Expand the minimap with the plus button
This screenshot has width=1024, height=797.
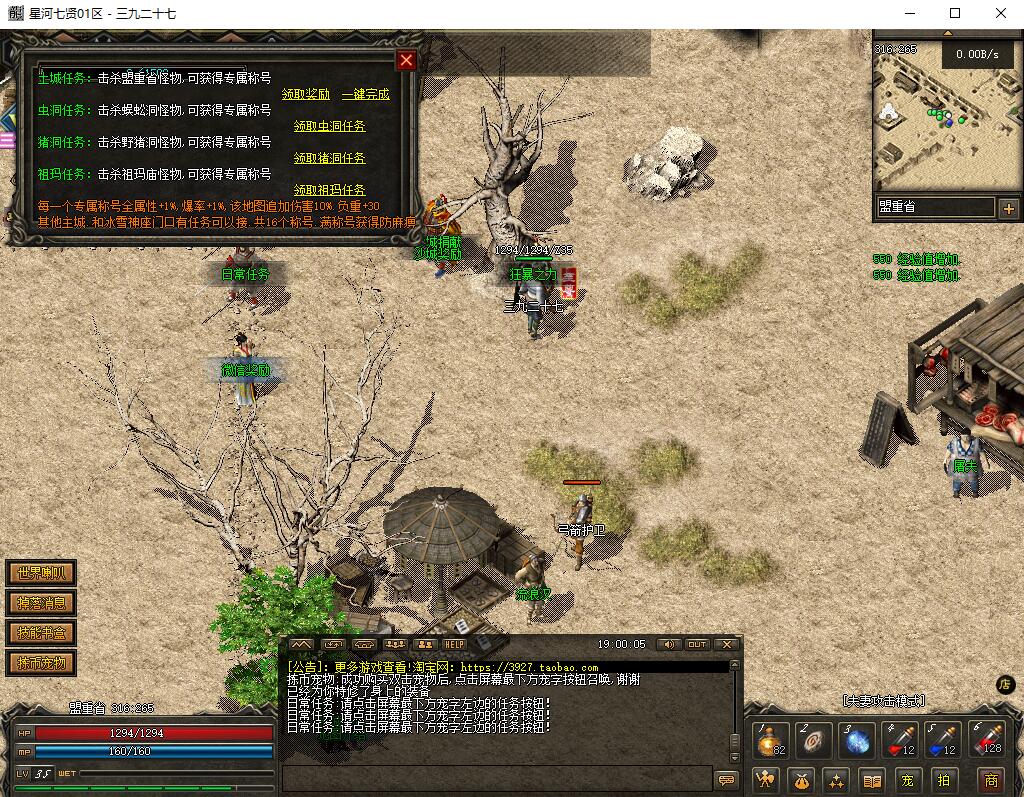point(1008,208)
